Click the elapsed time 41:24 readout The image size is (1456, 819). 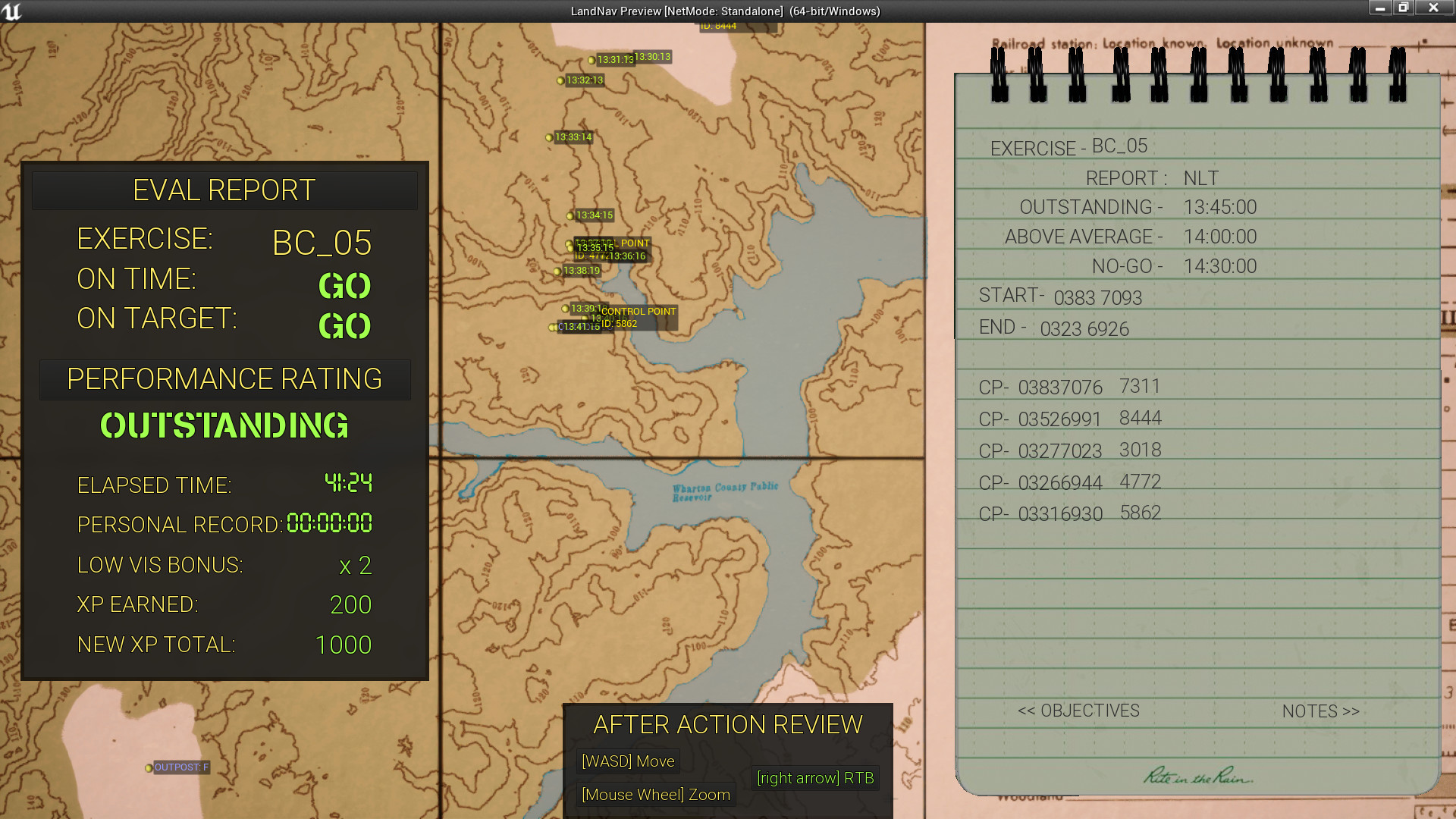tap(347, 483)
